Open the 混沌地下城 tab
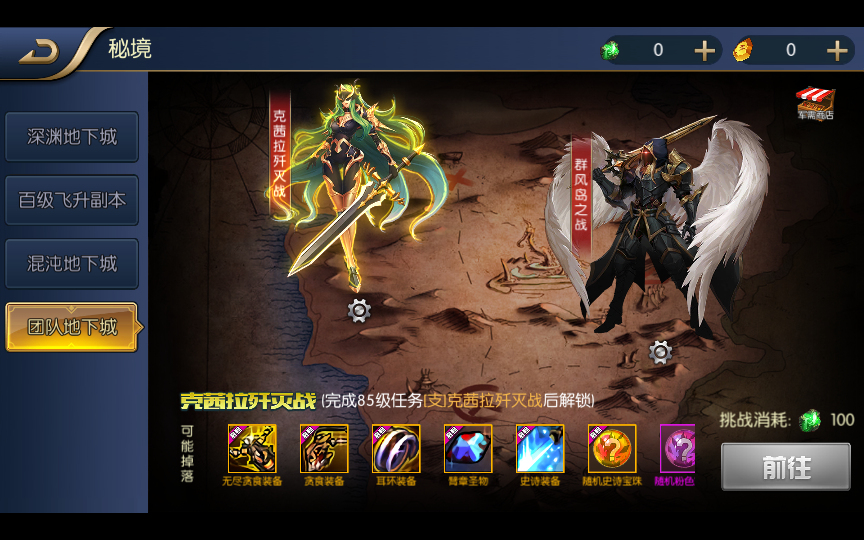864x540 pixels. click(x=72, y=264)
